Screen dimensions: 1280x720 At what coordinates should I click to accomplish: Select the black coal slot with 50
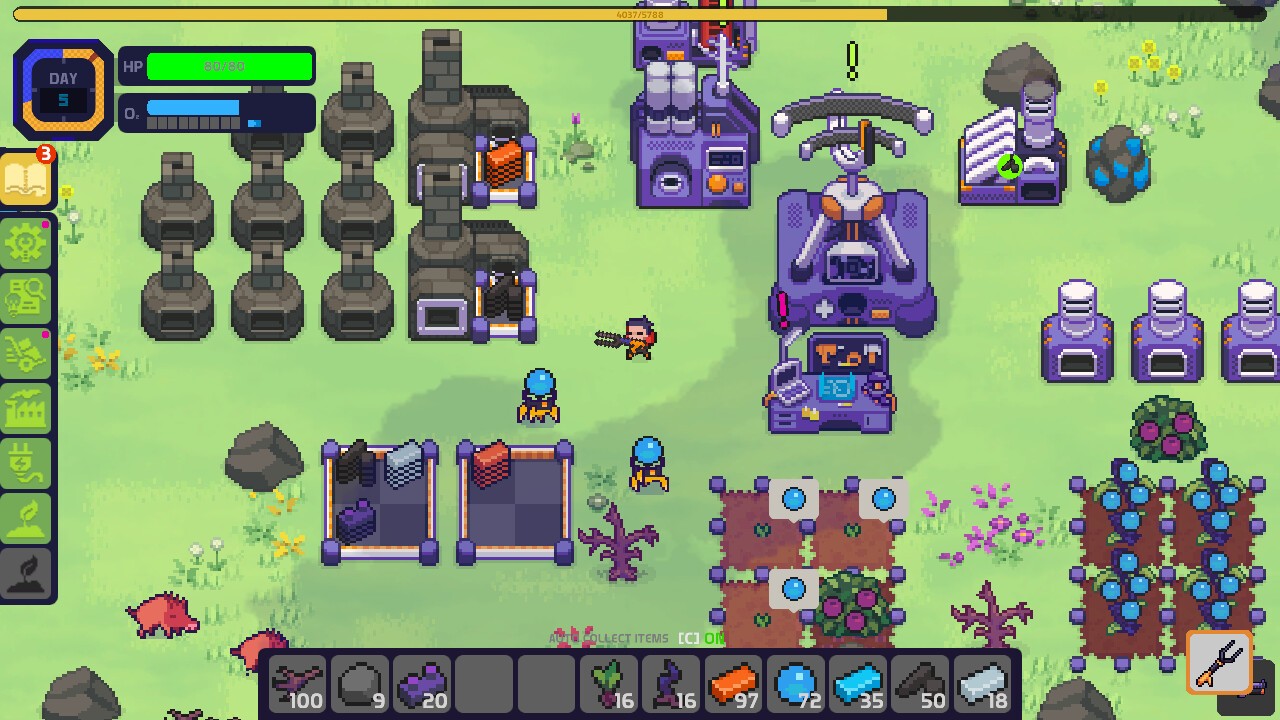(919, 686)
